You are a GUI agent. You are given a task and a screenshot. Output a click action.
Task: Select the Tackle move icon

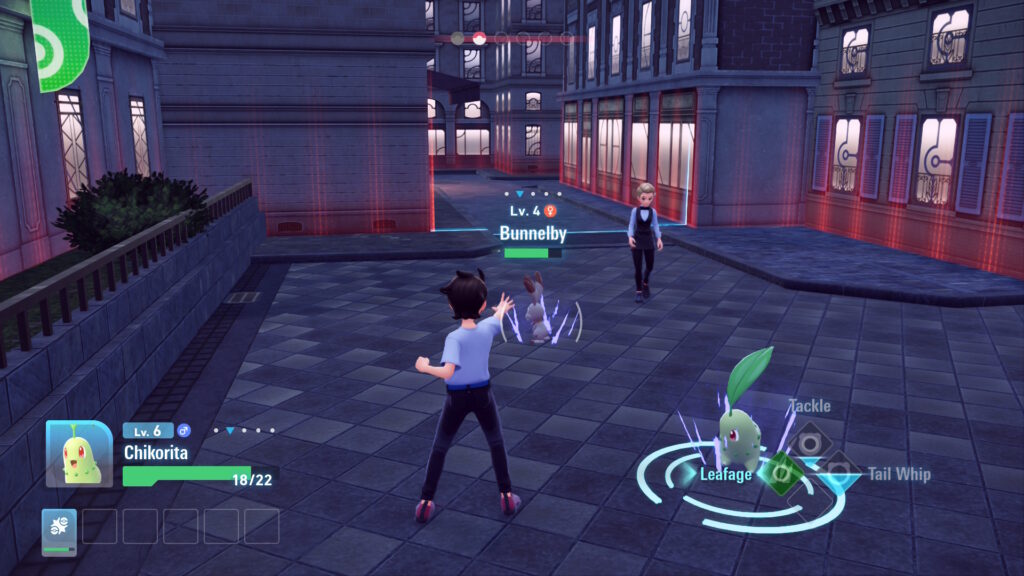(807, 438)
